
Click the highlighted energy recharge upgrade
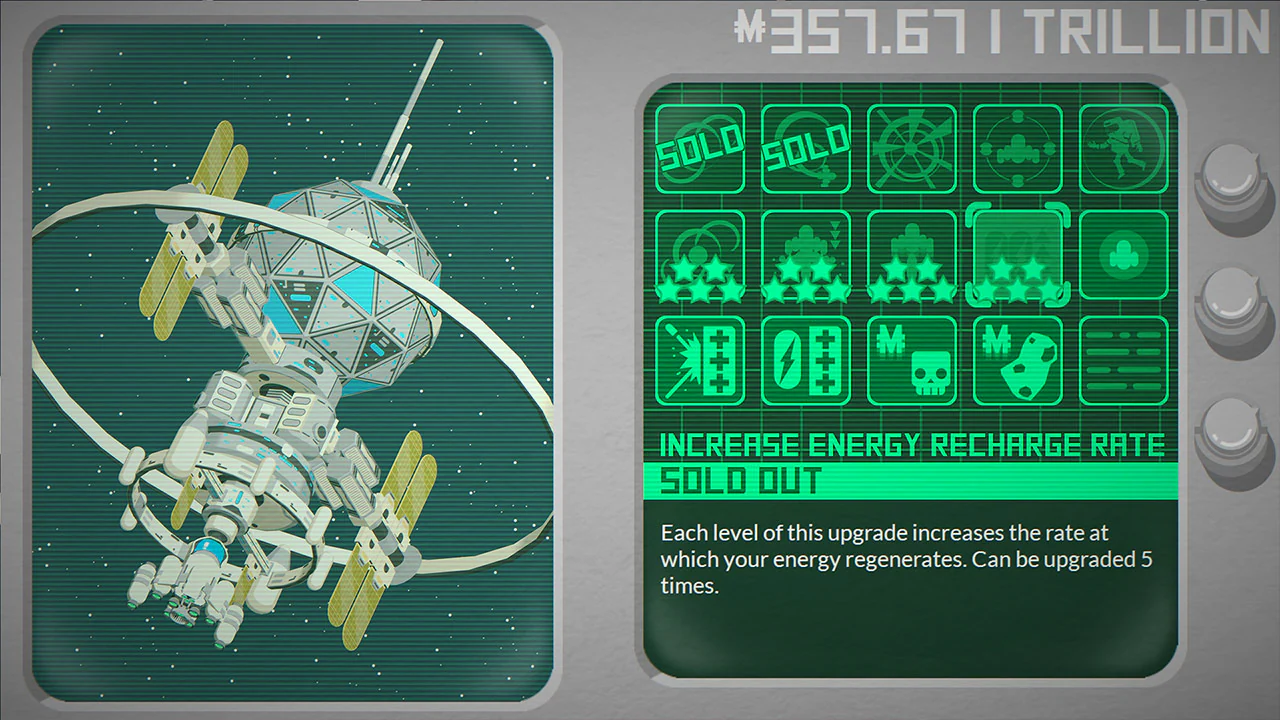pyautogui.click(x=1017, y=255)
